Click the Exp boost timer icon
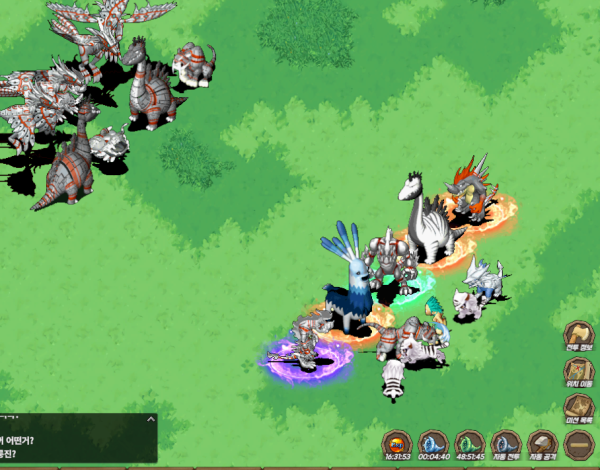Viewport: 600px width, 470px height. [x=398, y=442]
